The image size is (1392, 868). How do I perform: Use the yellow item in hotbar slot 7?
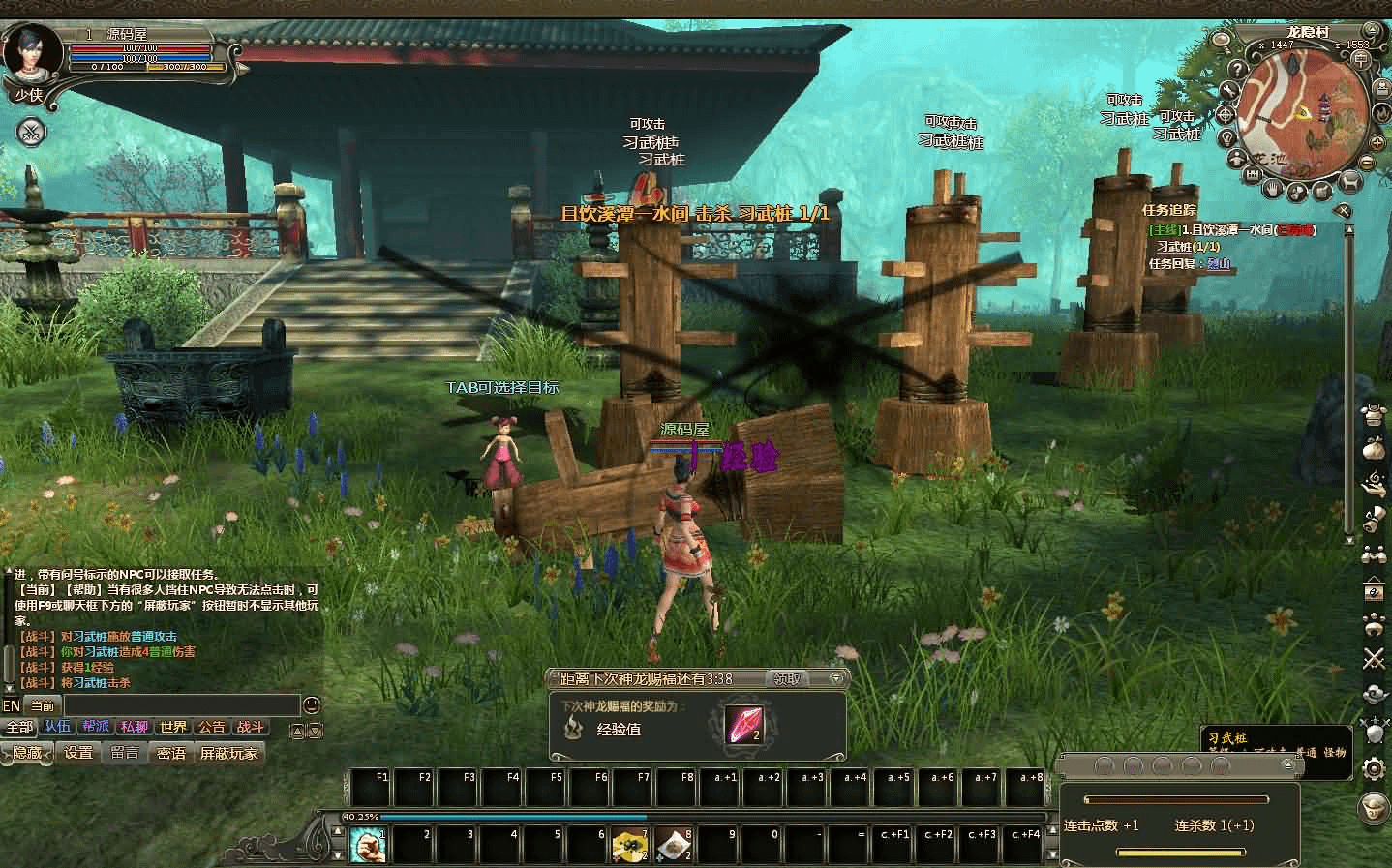click(x=630, y=846)
